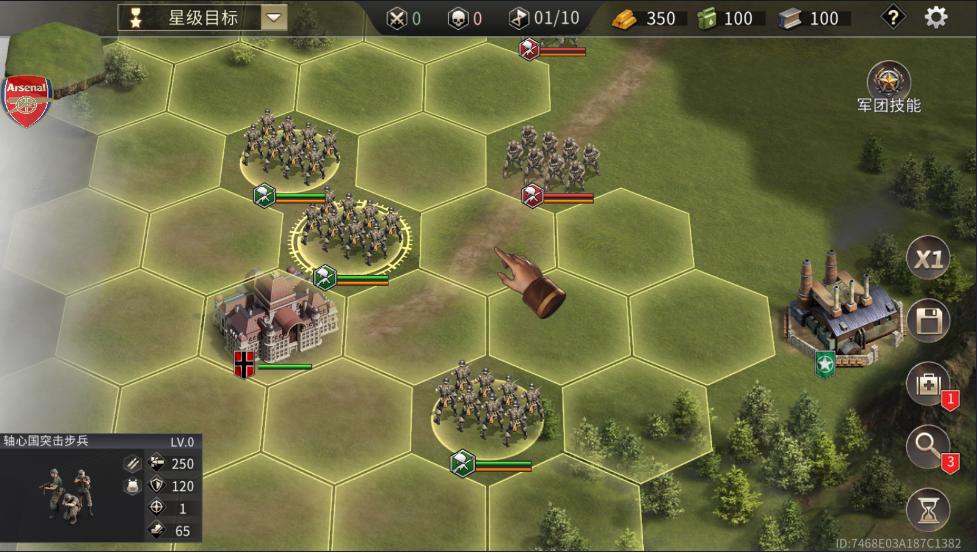Open the 军团技能 legion skill panel
This screenshot has width=977, height=553.
(x=888, y=82)
